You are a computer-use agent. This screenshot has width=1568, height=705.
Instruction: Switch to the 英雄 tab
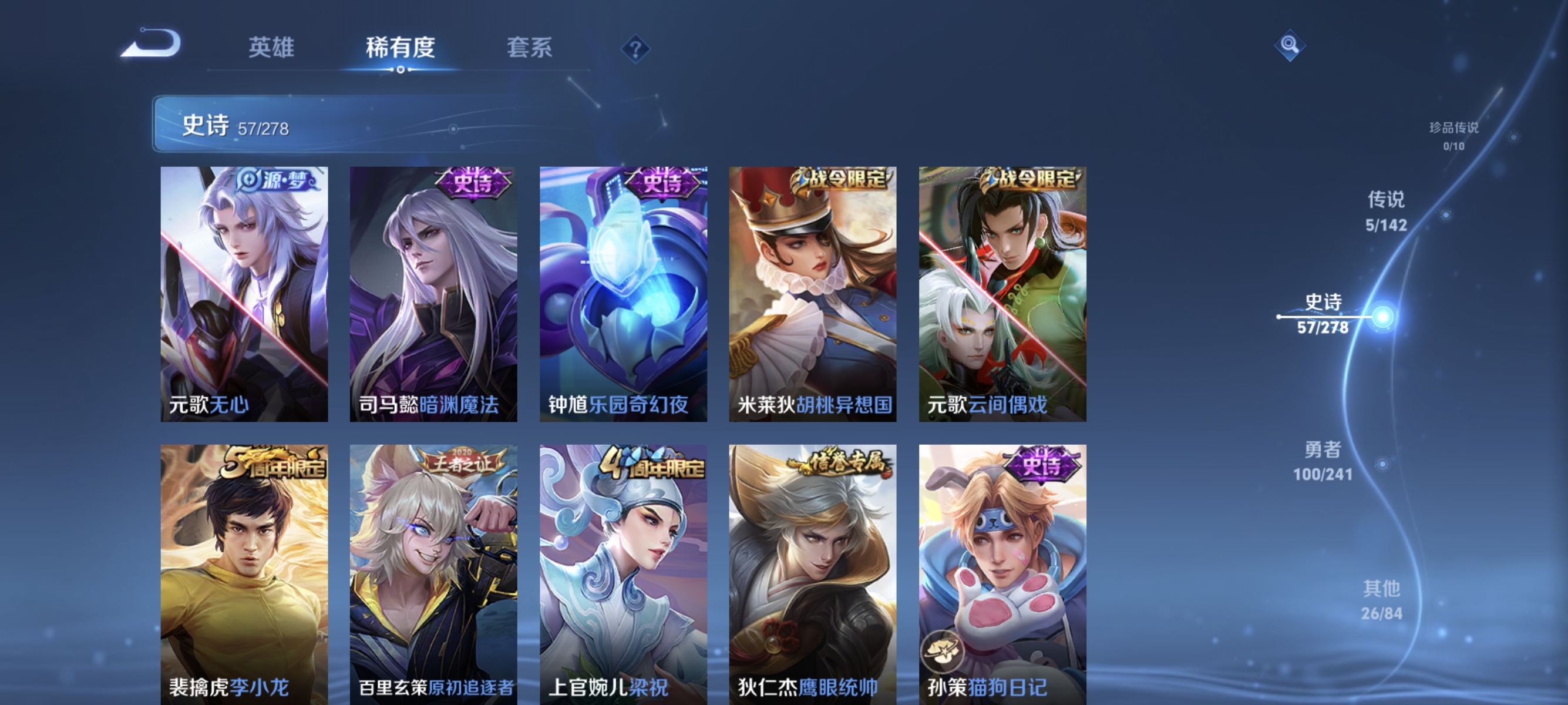tap(271, 49)
